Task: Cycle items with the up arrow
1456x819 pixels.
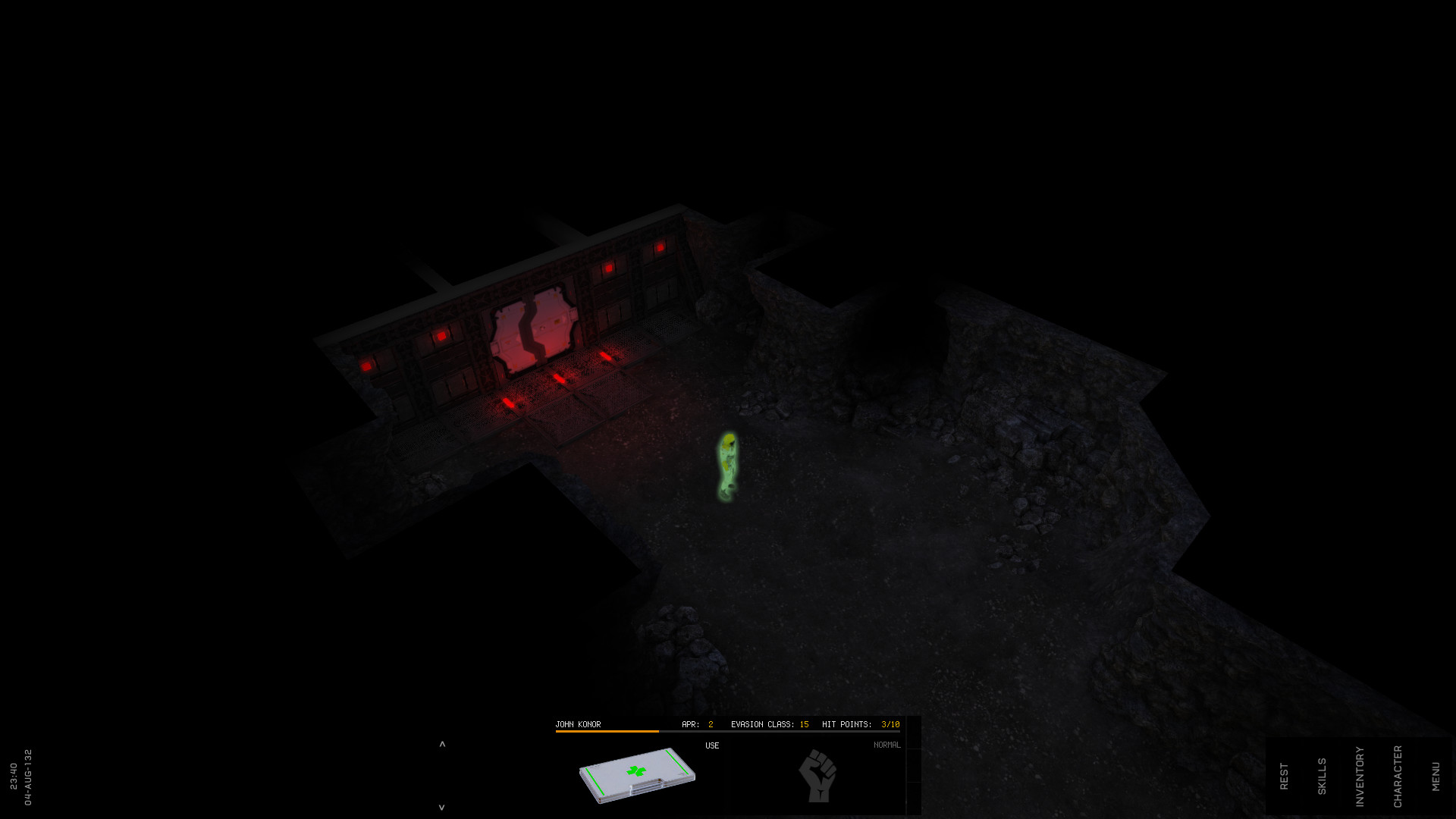Action: [441, 744]
